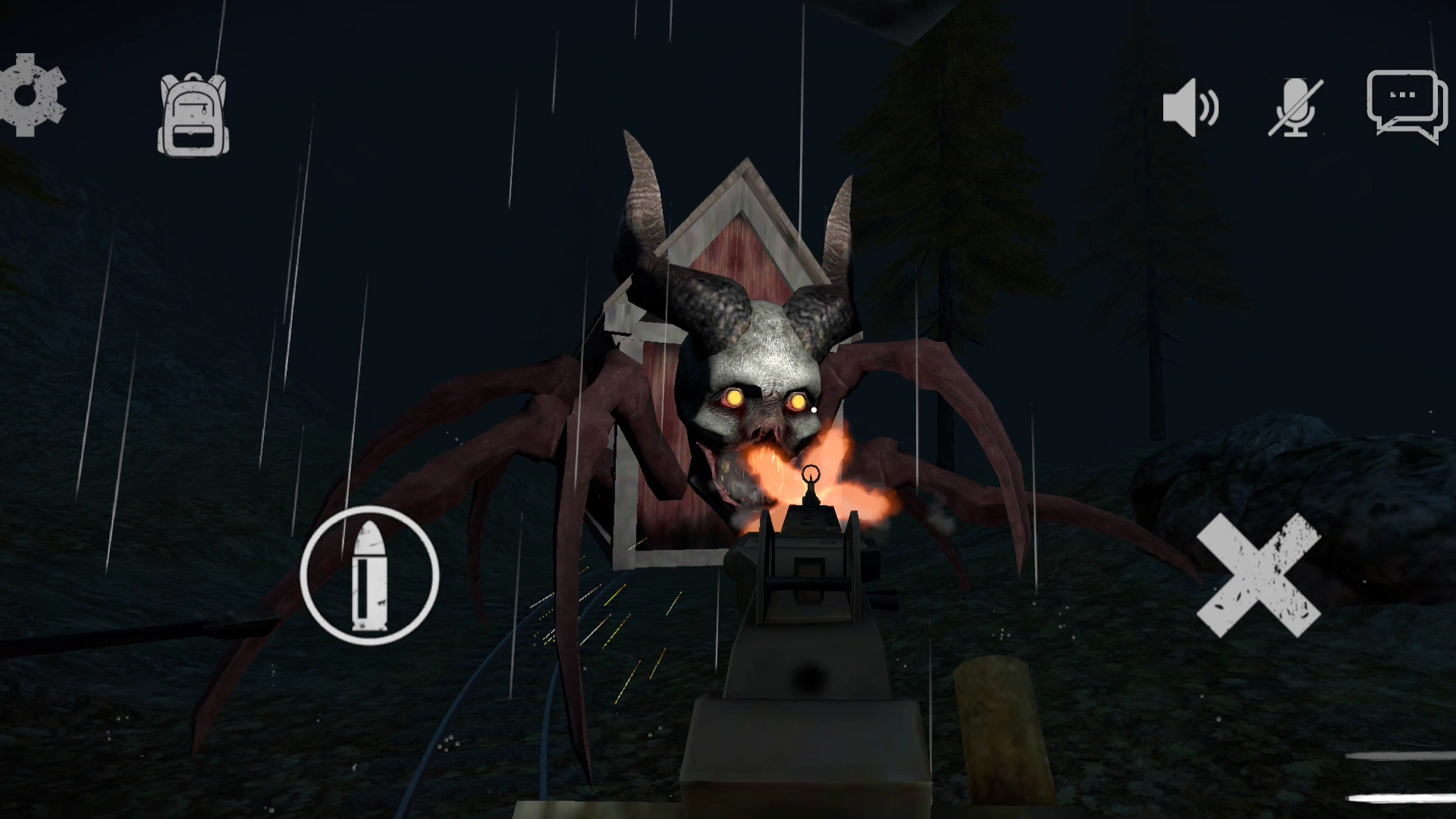Click the white health bar bottom right
Image resolution: width=1456 pixels, height=819 pixels.
coord(1403,798)
